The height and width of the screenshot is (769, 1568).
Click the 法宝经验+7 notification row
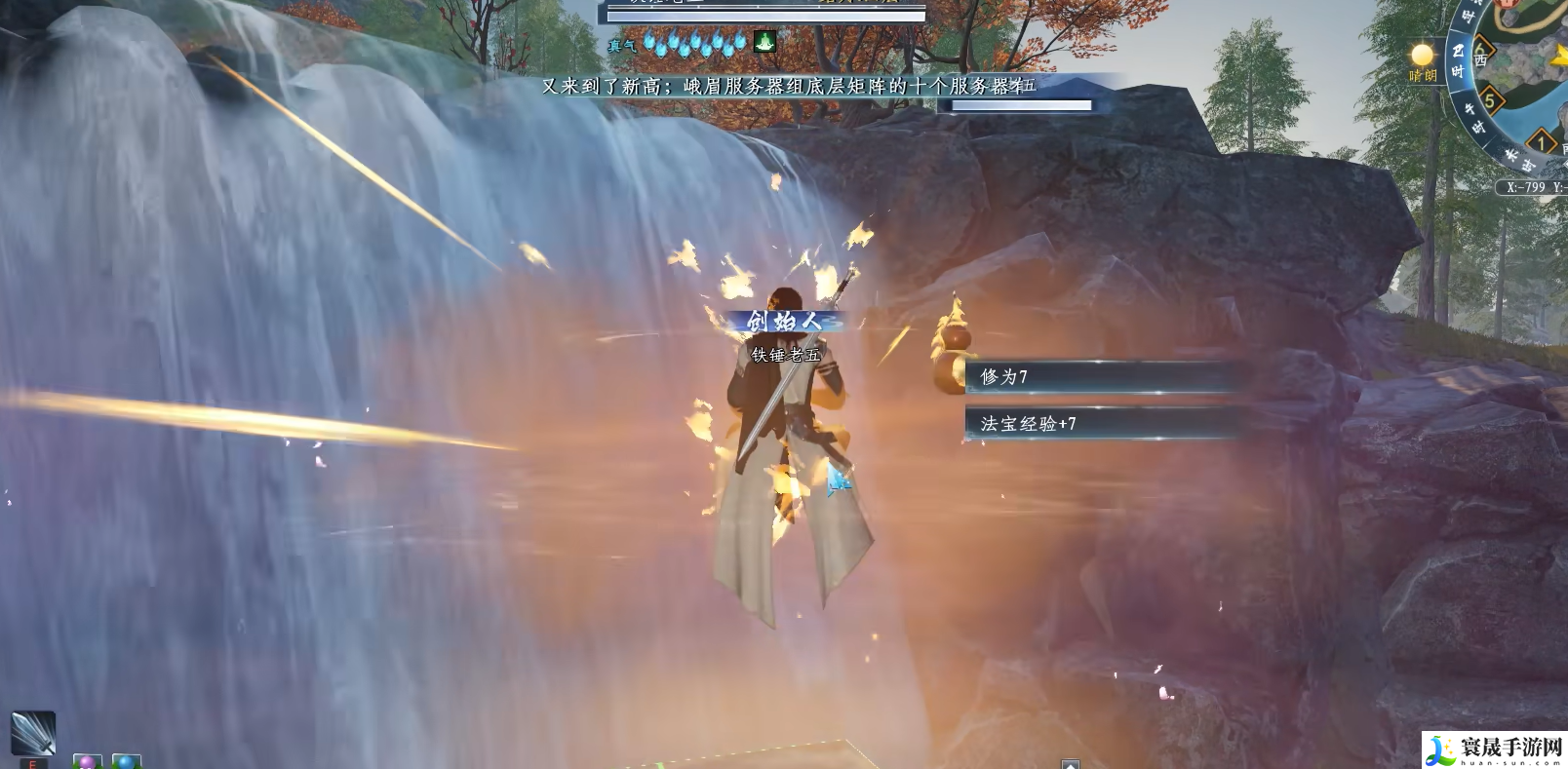coord(1102,423)
